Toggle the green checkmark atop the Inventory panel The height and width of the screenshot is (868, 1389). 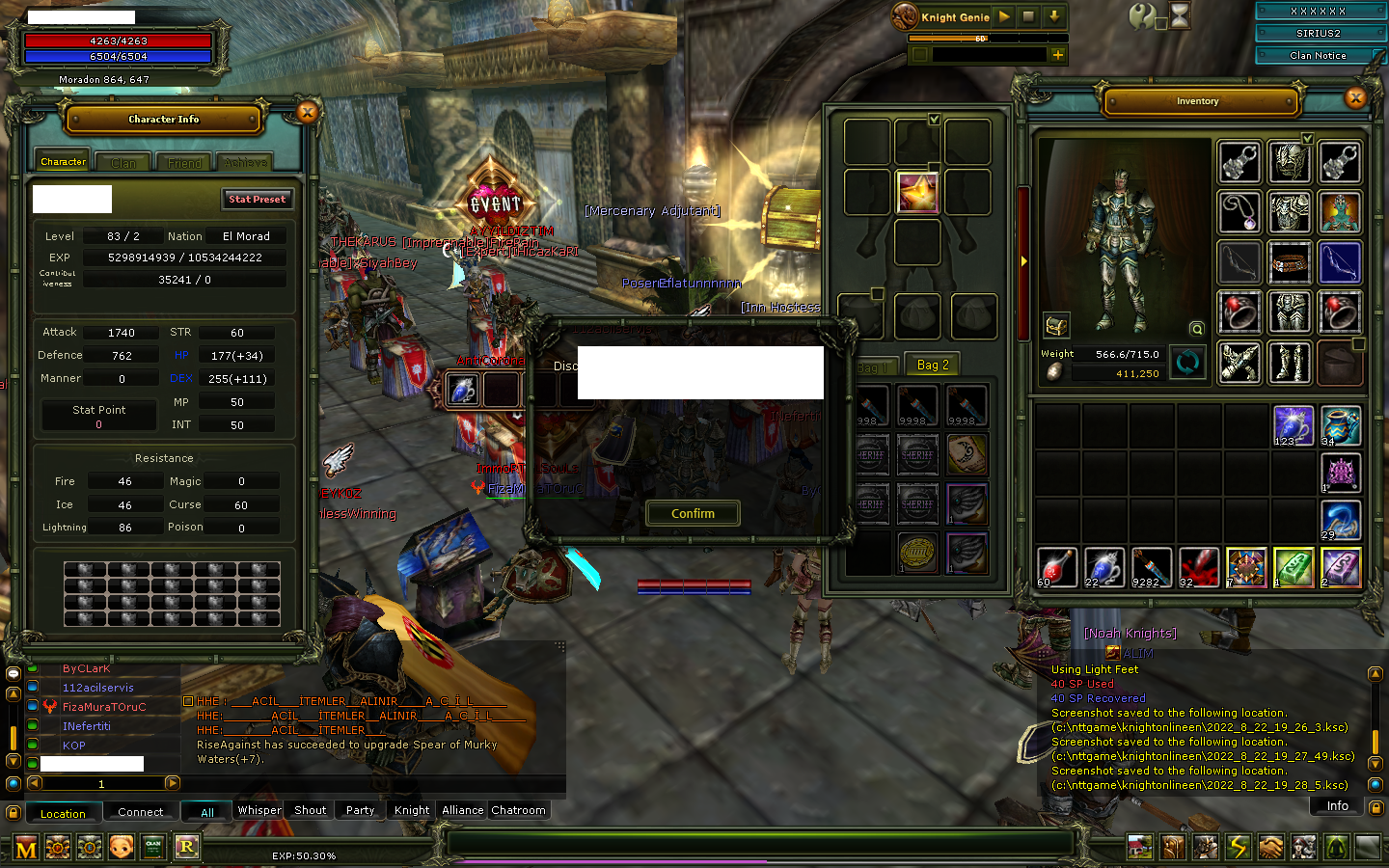click(x=1308, y=138)
